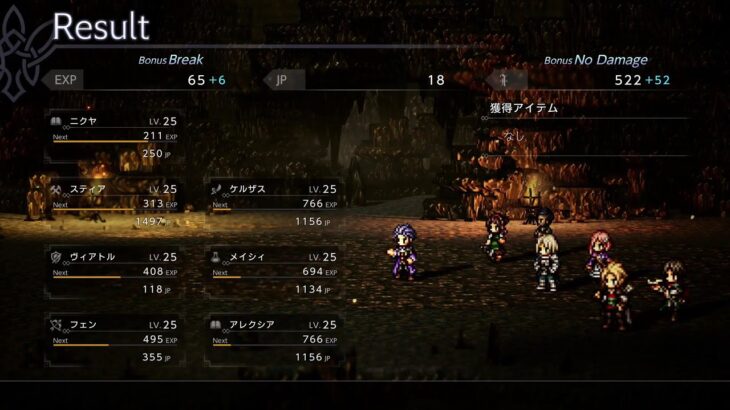
Task: Choose the ケルザス character panel
Action: 272,205
